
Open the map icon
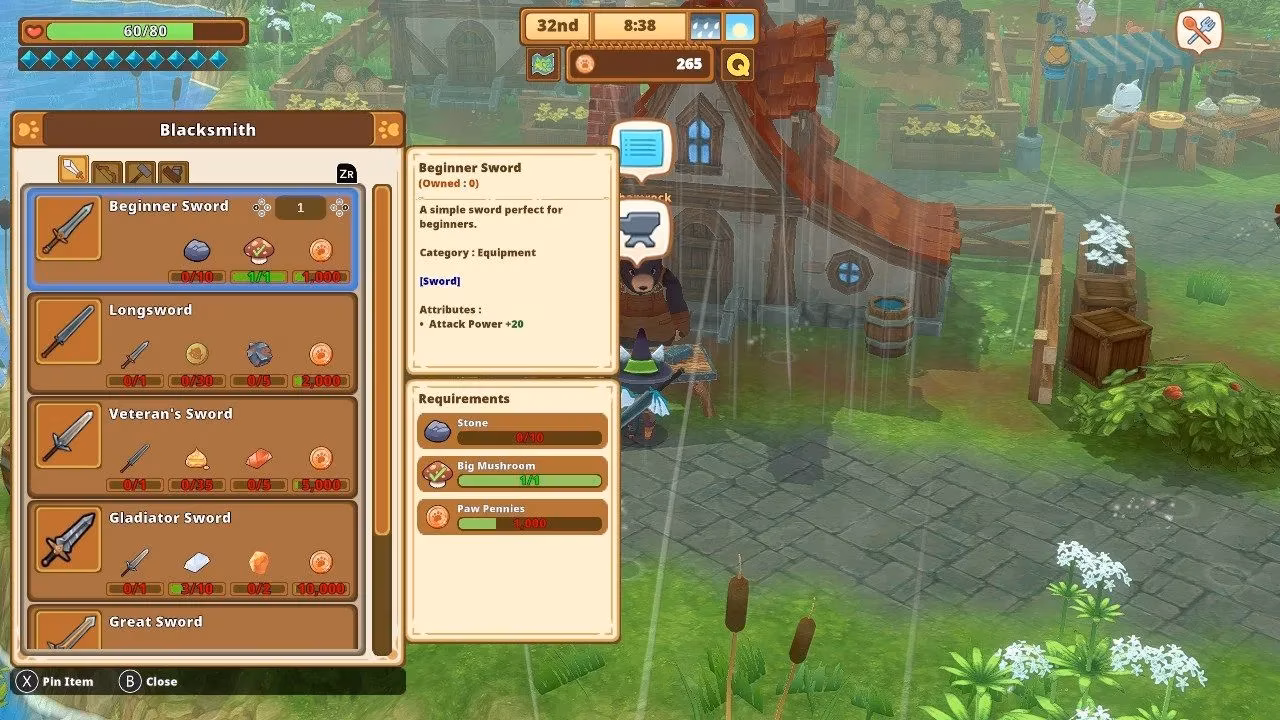pos(544,65)
